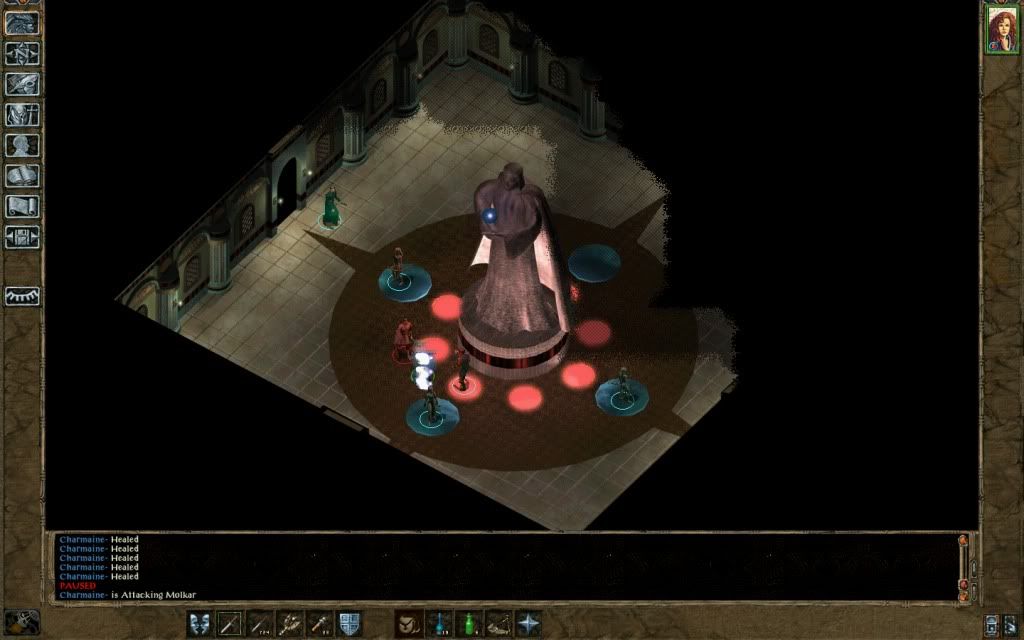Viewport: 1024px width, 640px height.
Task: Open the mage spellbook
Action: click(22, 176)
